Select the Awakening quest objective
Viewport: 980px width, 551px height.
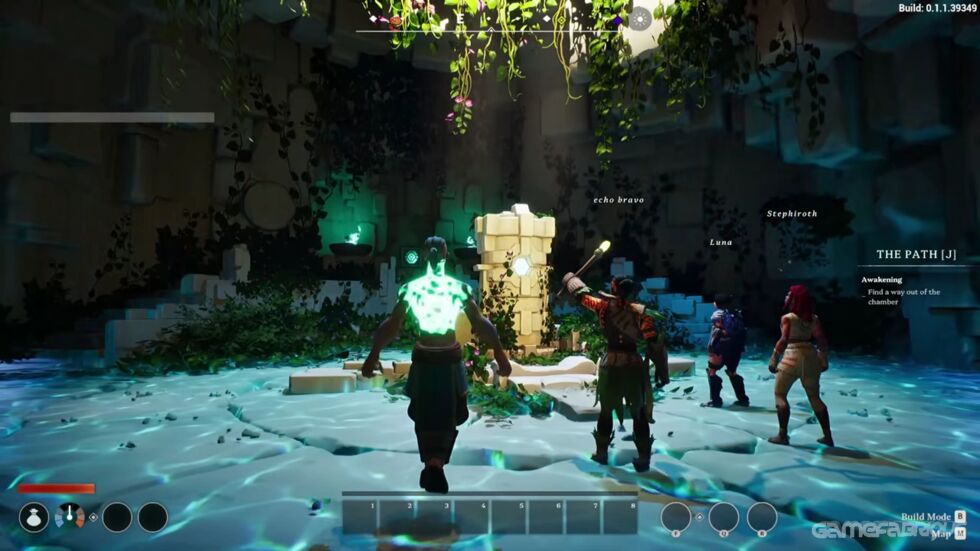pyautogui.click(x=882, y=280)
